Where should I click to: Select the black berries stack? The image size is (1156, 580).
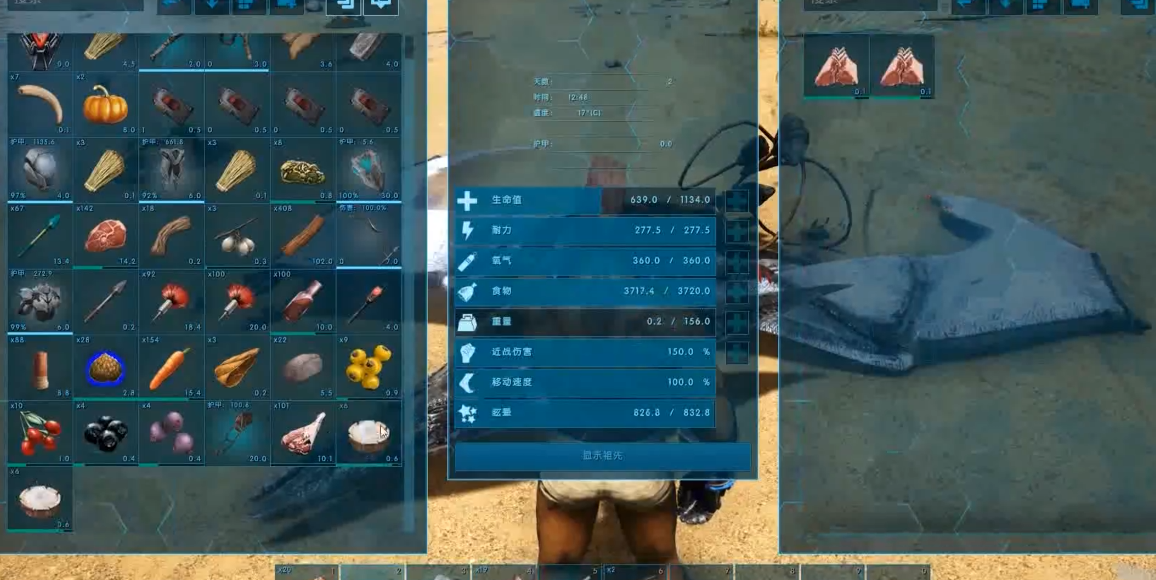click(105, 433)
